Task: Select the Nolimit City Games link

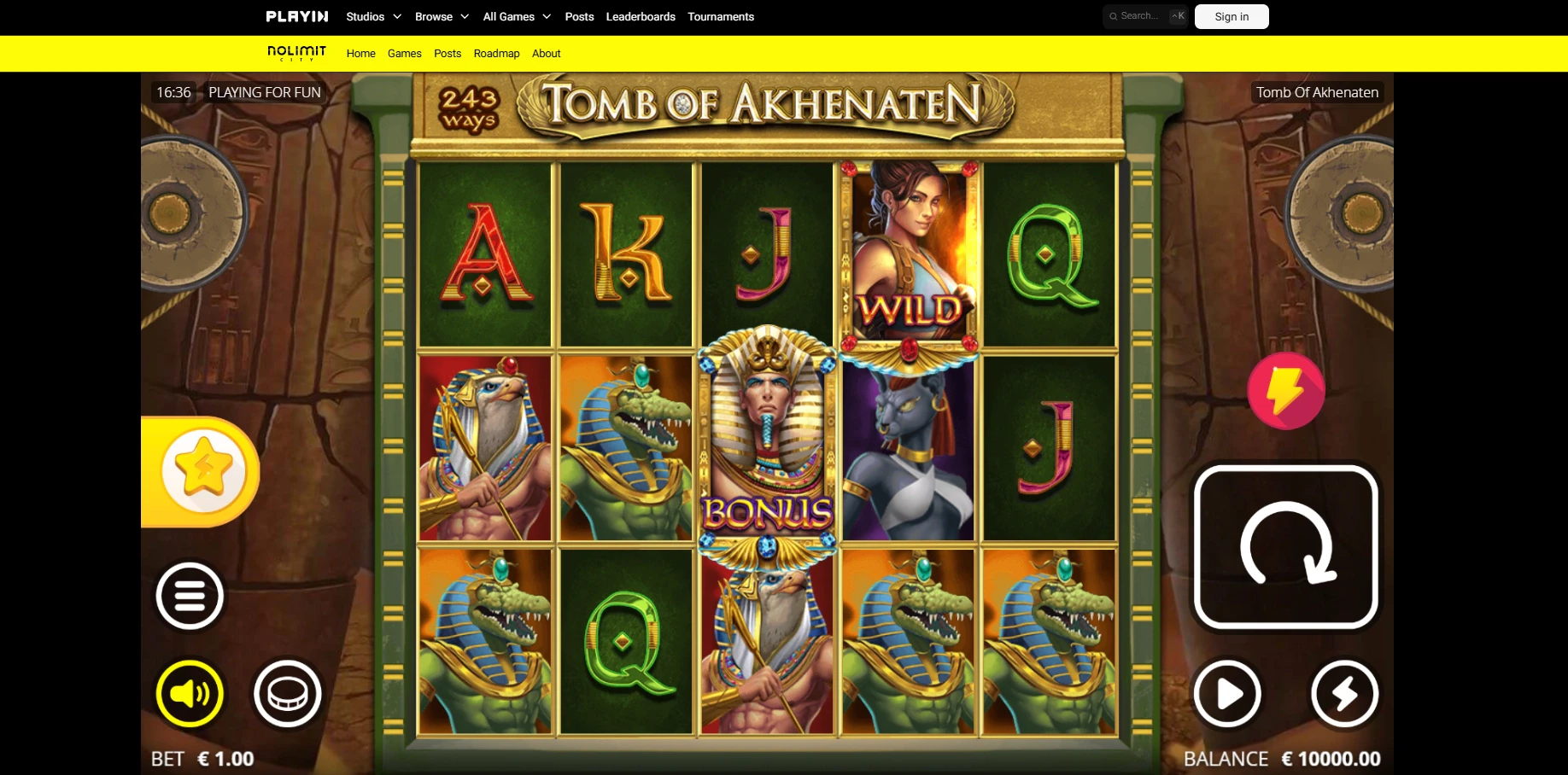Action: coord(405,53)
